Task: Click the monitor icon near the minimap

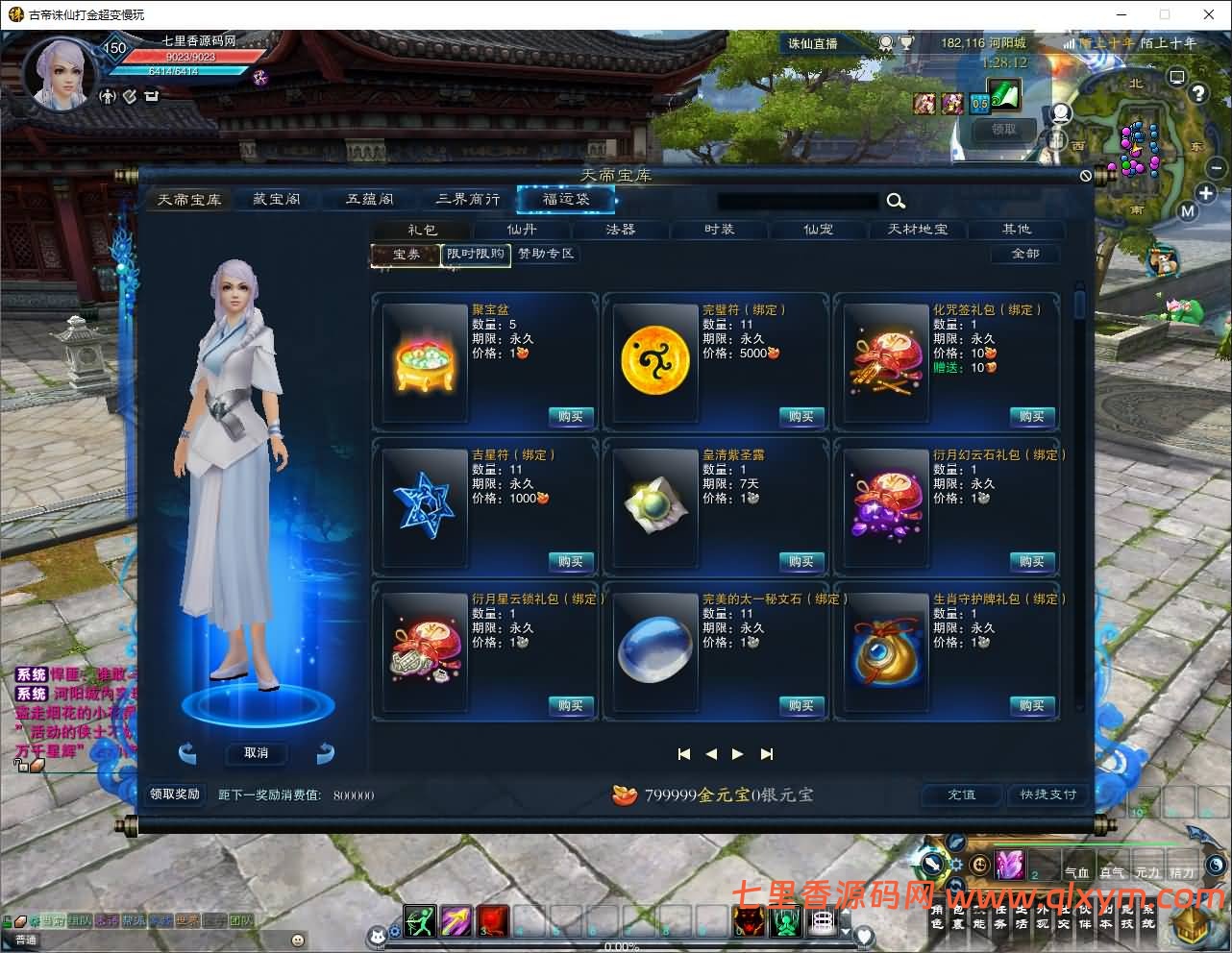Action: 1177,77
